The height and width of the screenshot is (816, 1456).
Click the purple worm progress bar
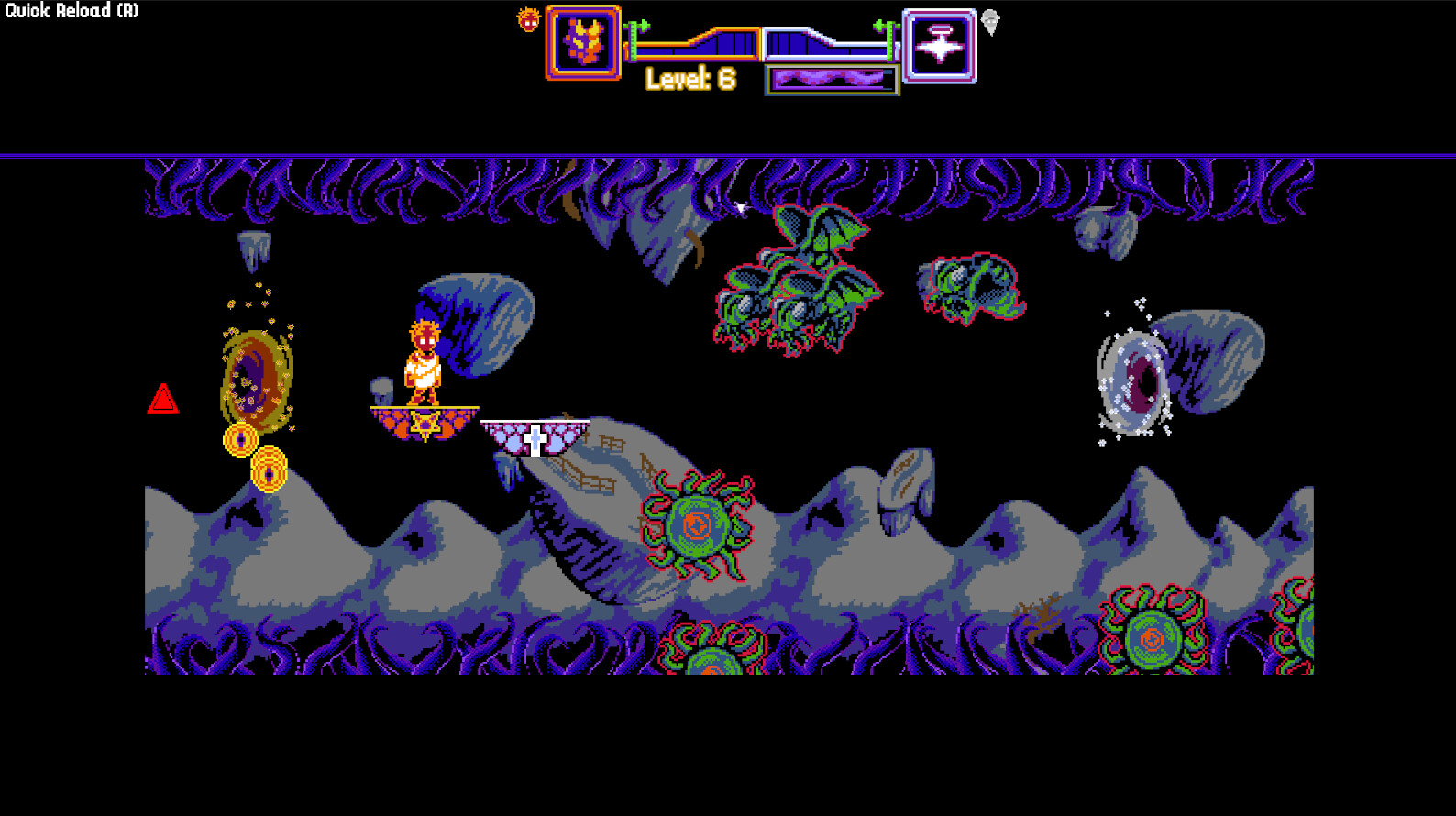[828, 78]
